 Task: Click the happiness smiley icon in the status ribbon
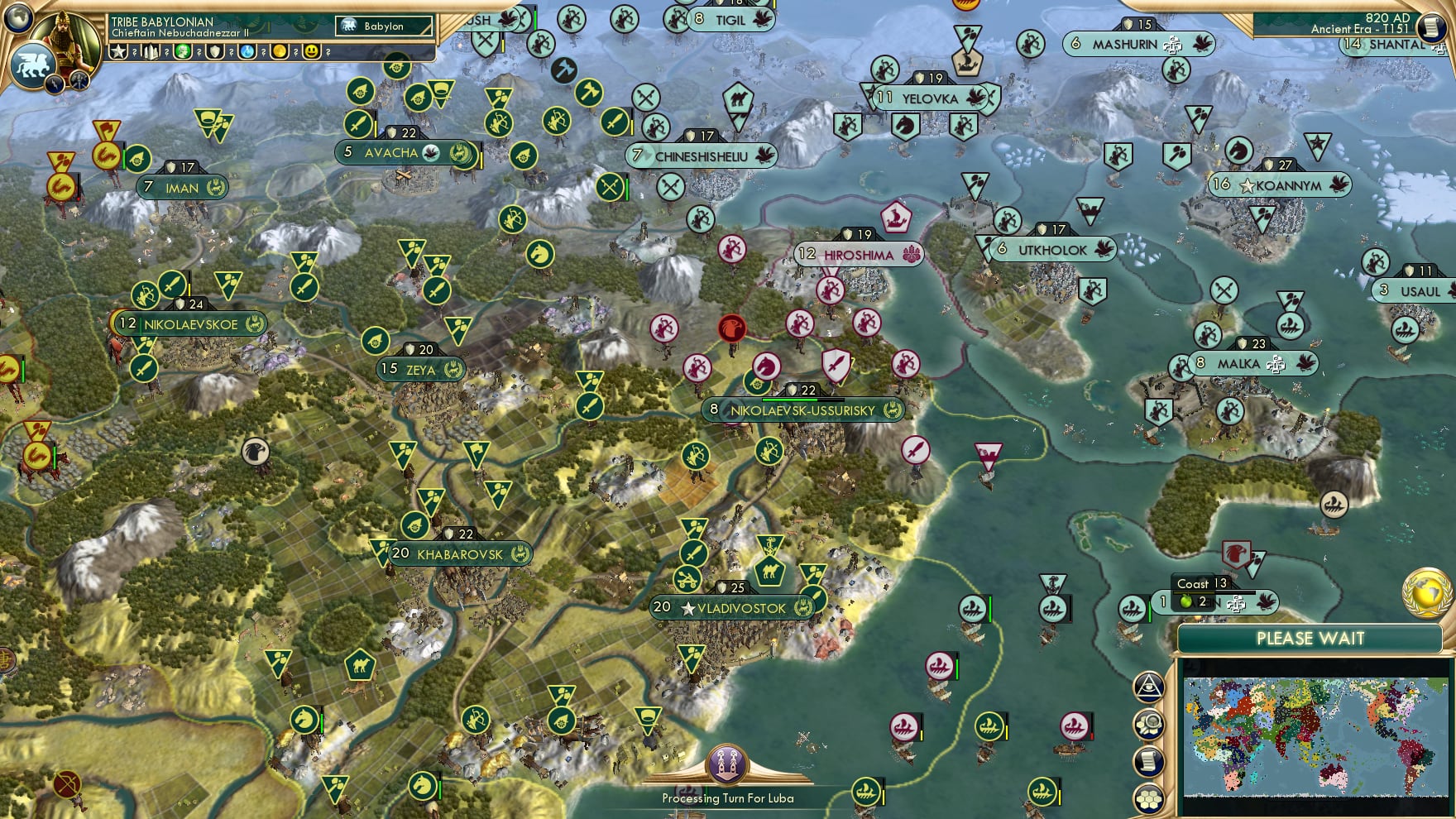tap(312, 51)
